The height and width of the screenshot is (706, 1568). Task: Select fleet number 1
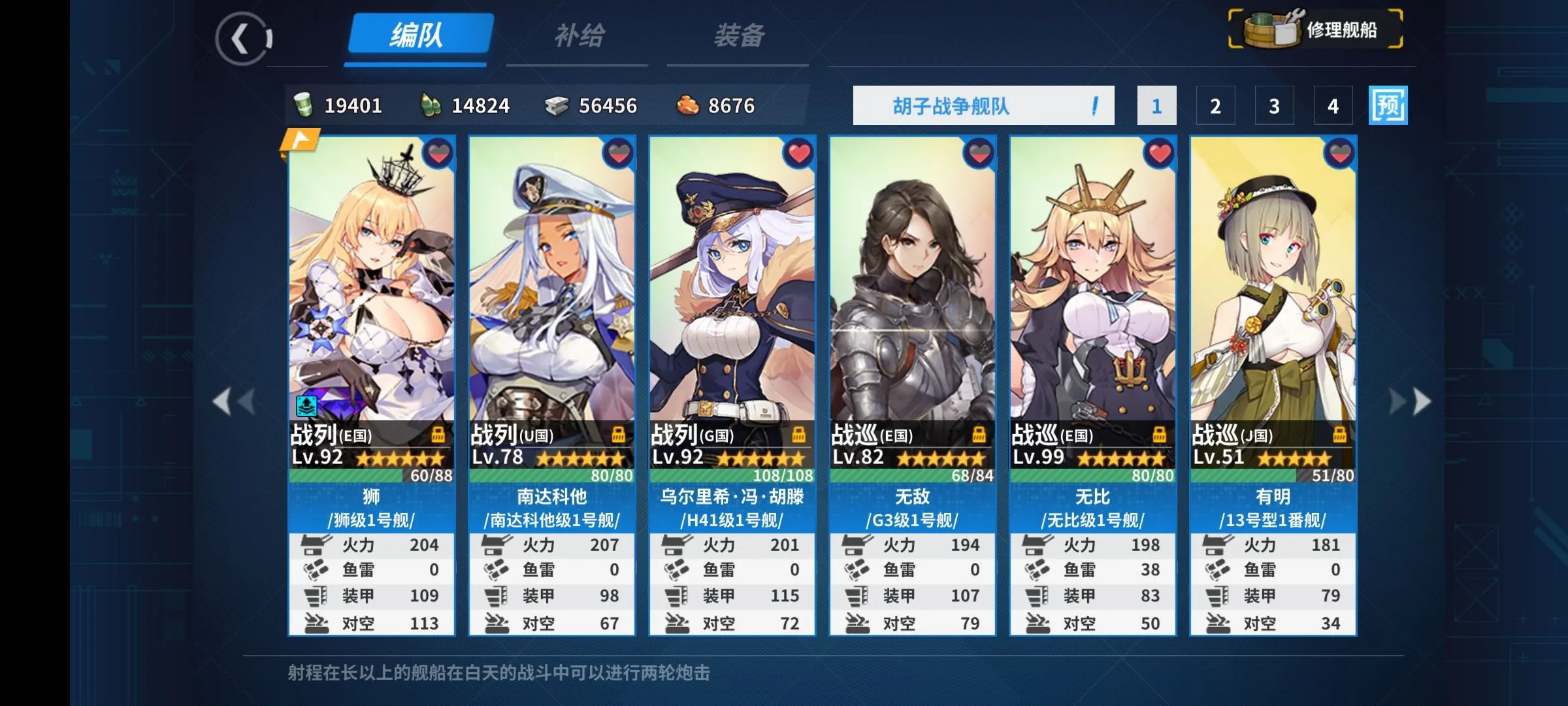coord(1156,106)
